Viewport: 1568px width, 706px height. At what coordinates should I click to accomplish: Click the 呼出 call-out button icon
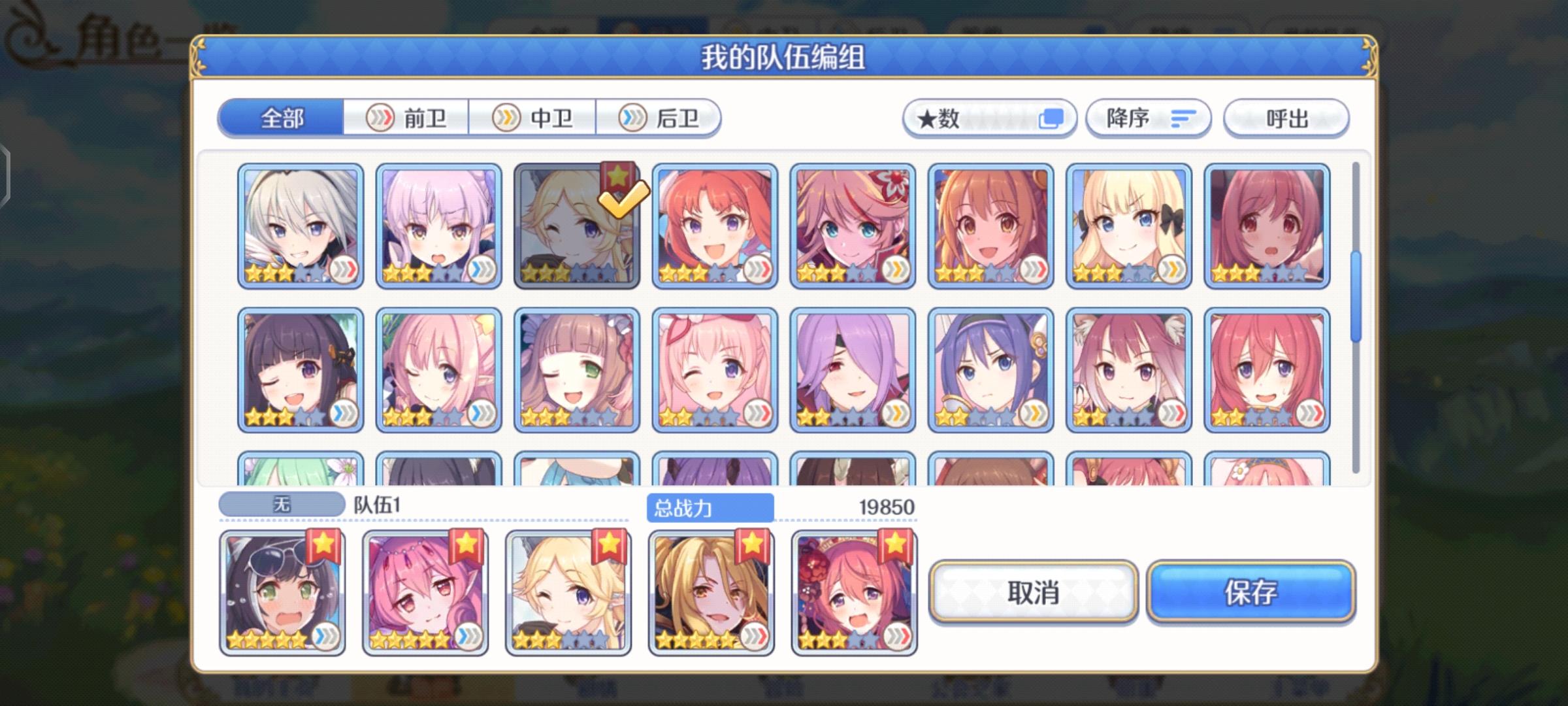1286,118
